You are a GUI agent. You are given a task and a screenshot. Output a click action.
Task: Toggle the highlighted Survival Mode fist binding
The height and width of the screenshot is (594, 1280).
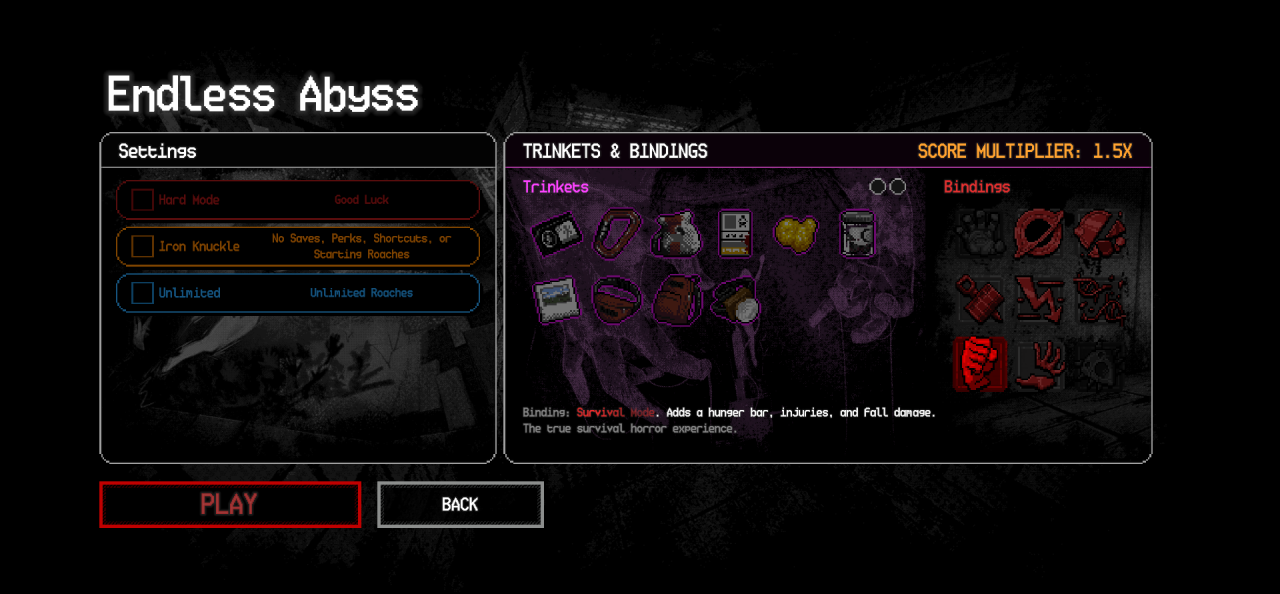(x=979, y=362)
